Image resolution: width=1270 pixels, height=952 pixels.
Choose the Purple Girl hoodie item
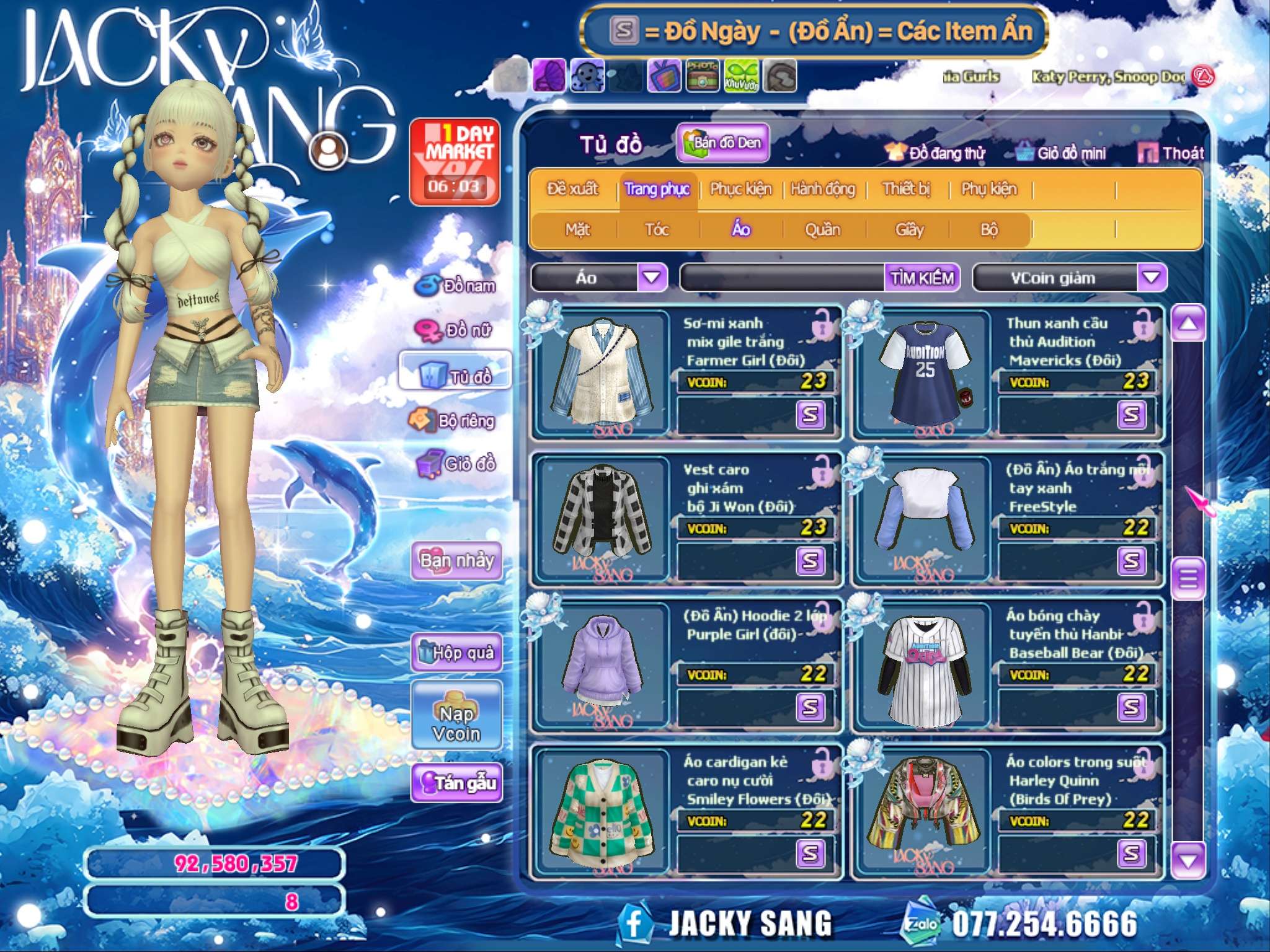(x=602, y=663)
